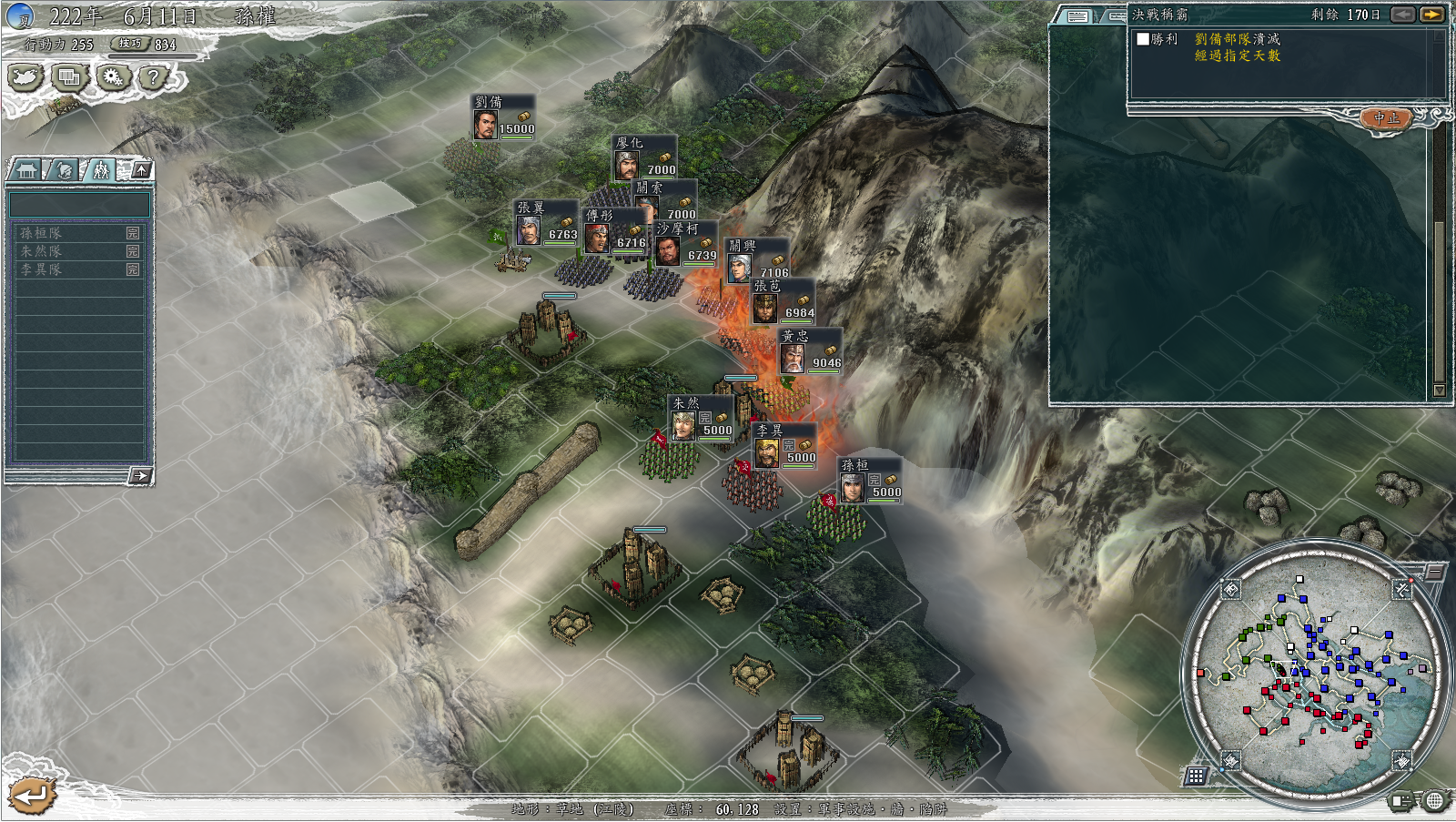Screen dimensions: 1456x822
Task: Select the first tab with text-lines icon
Action: tap(1078, 16)
